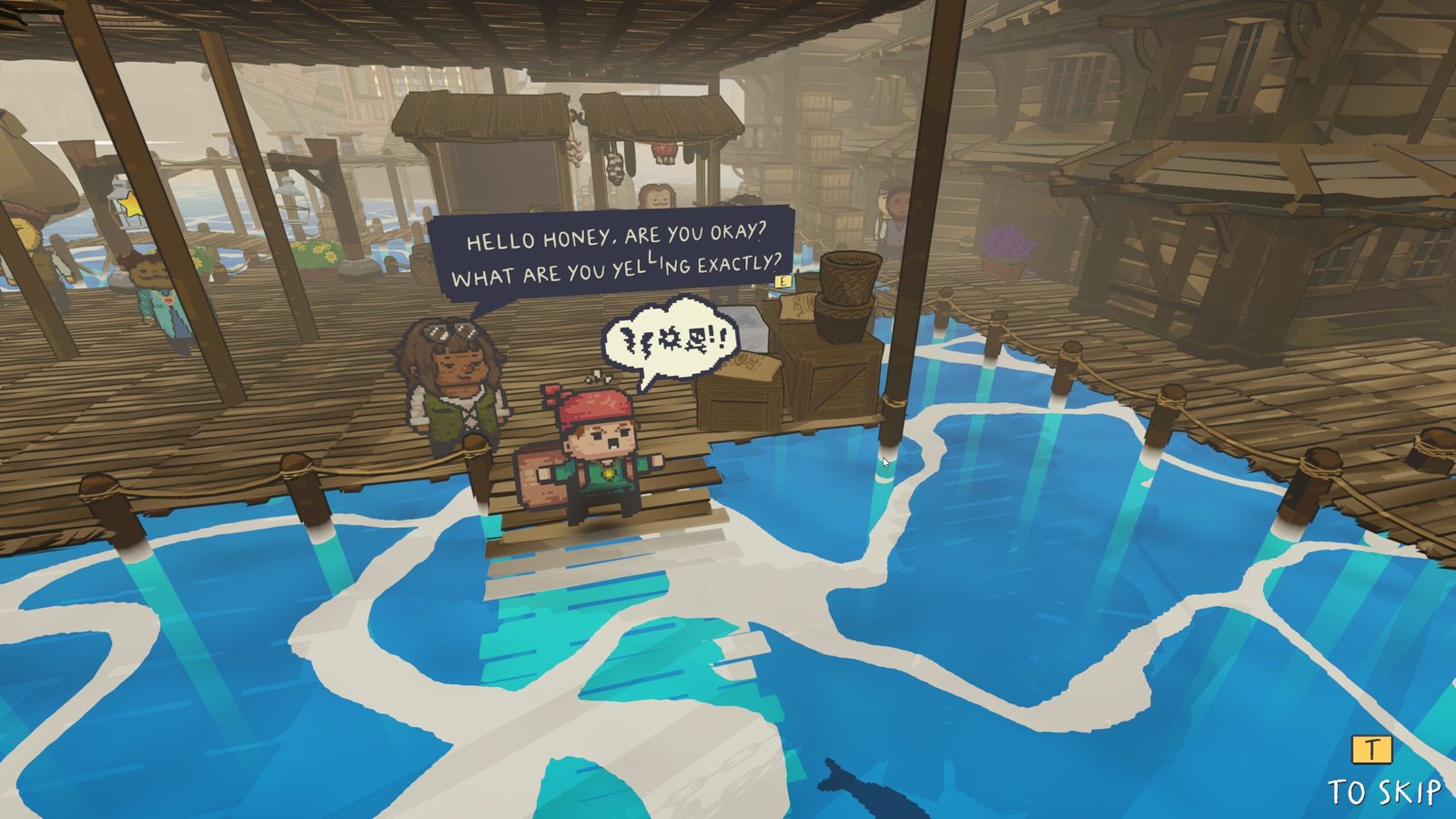Click the NPC with goggles on her head

pos(452,391)
